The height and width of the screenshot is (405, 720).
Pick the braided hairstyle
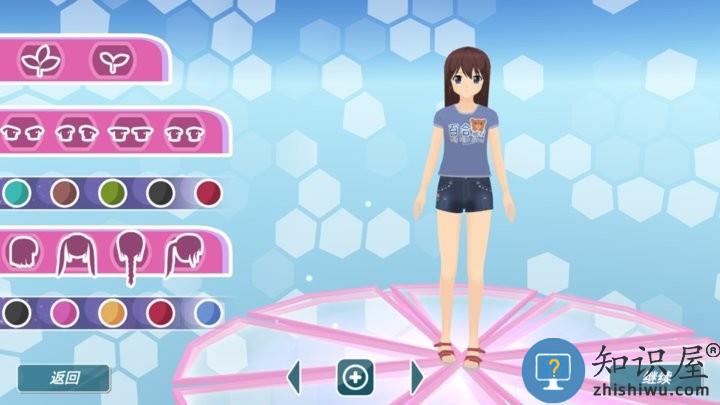pyautogui.click(x=129, y=253)
